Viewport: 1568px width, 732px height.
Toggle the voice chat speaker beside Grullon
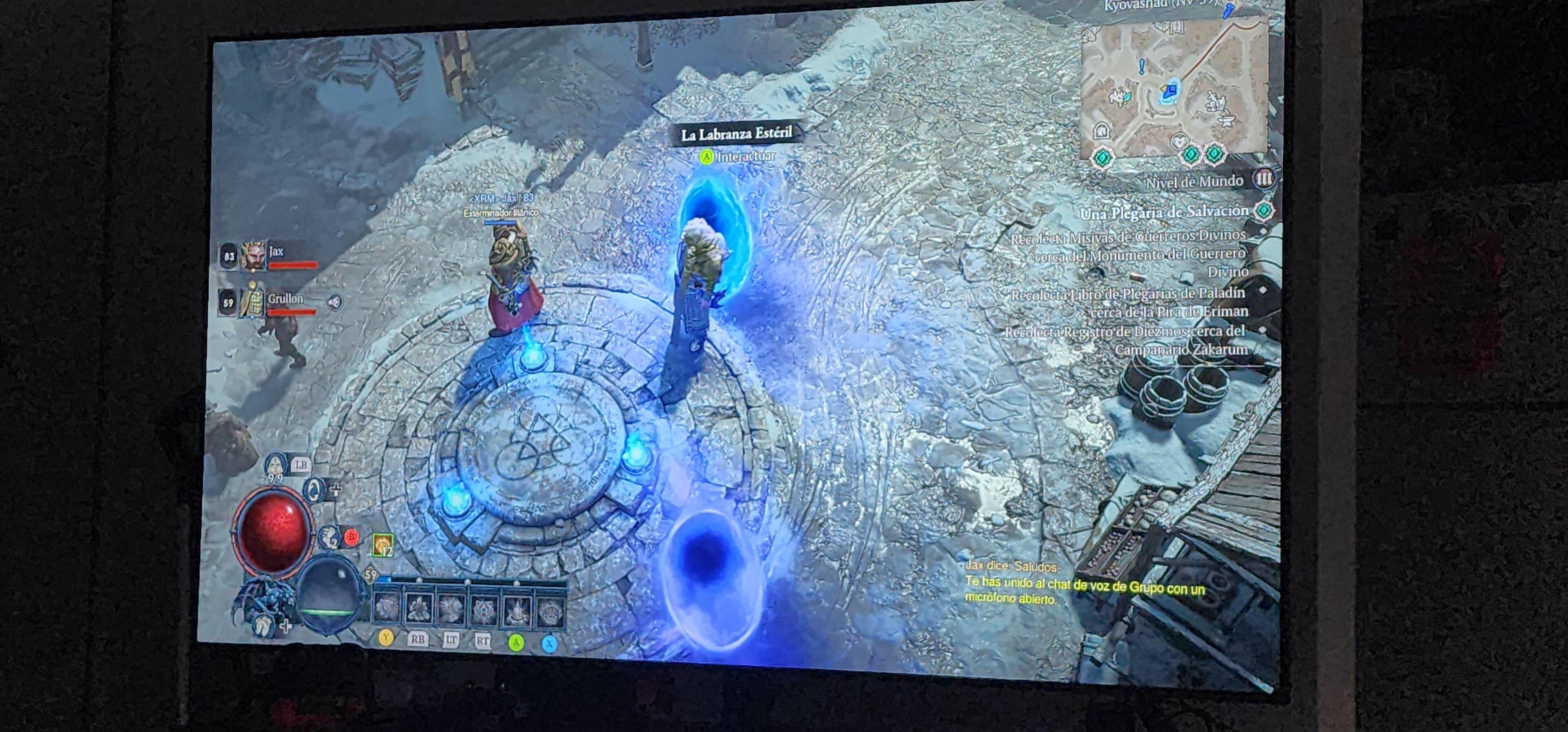[x=334, y=302]
